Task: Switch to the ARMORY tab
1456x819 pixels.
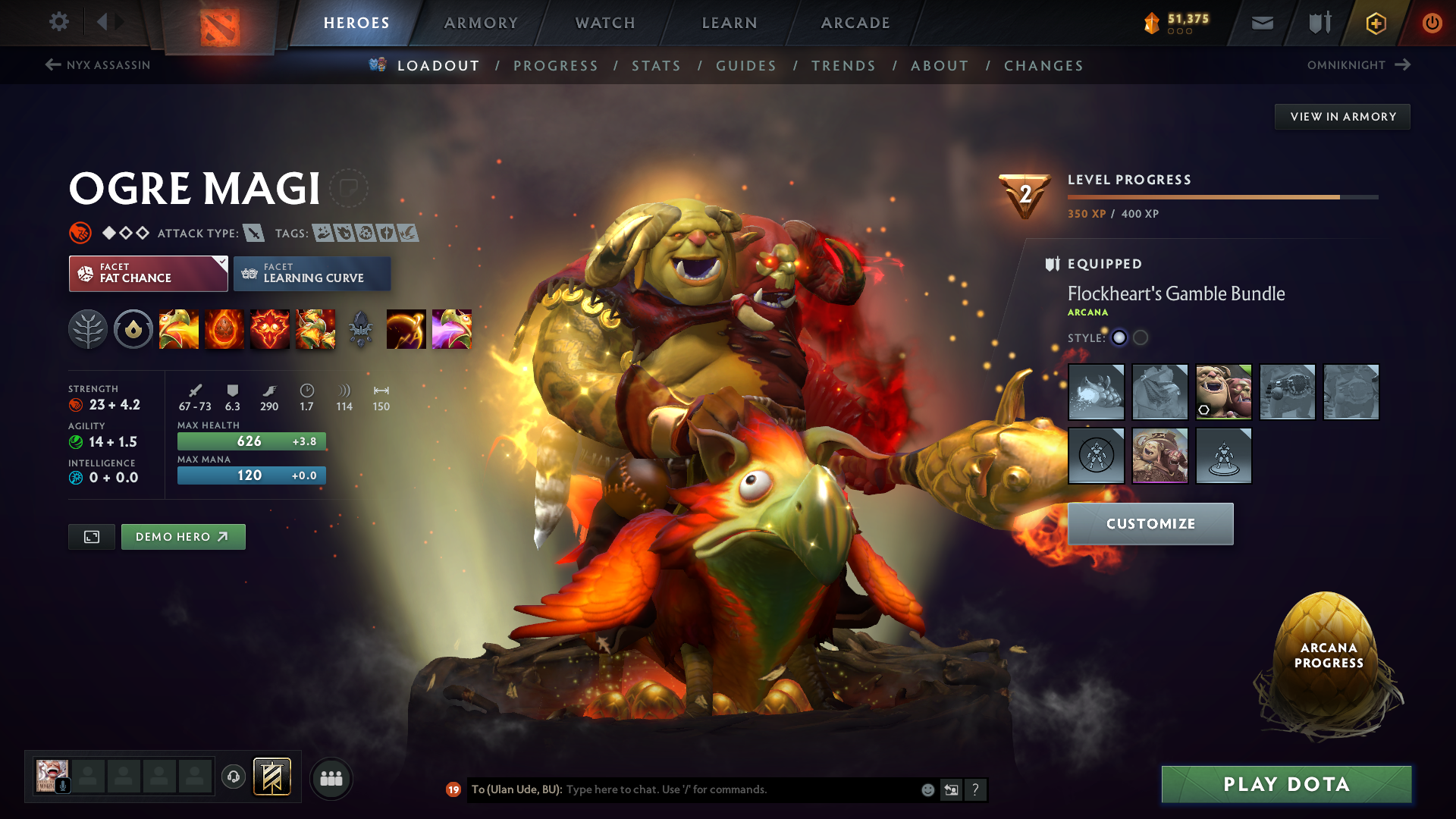Action: tap(481, 23)
